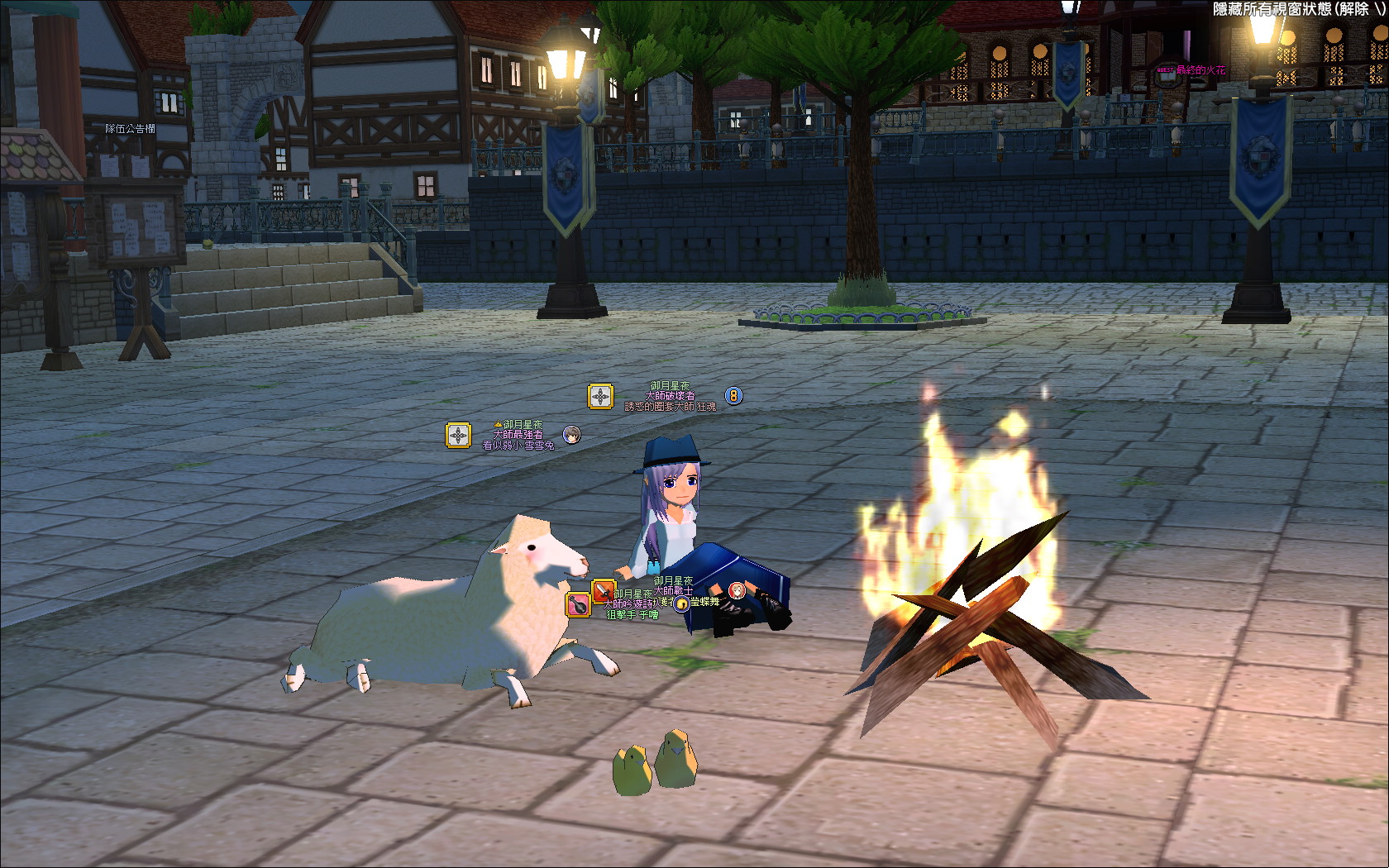1389x868 pixels.
Task: Click the talent emblem beside 大師最強者 title
Action: click(x=458, y=435)
